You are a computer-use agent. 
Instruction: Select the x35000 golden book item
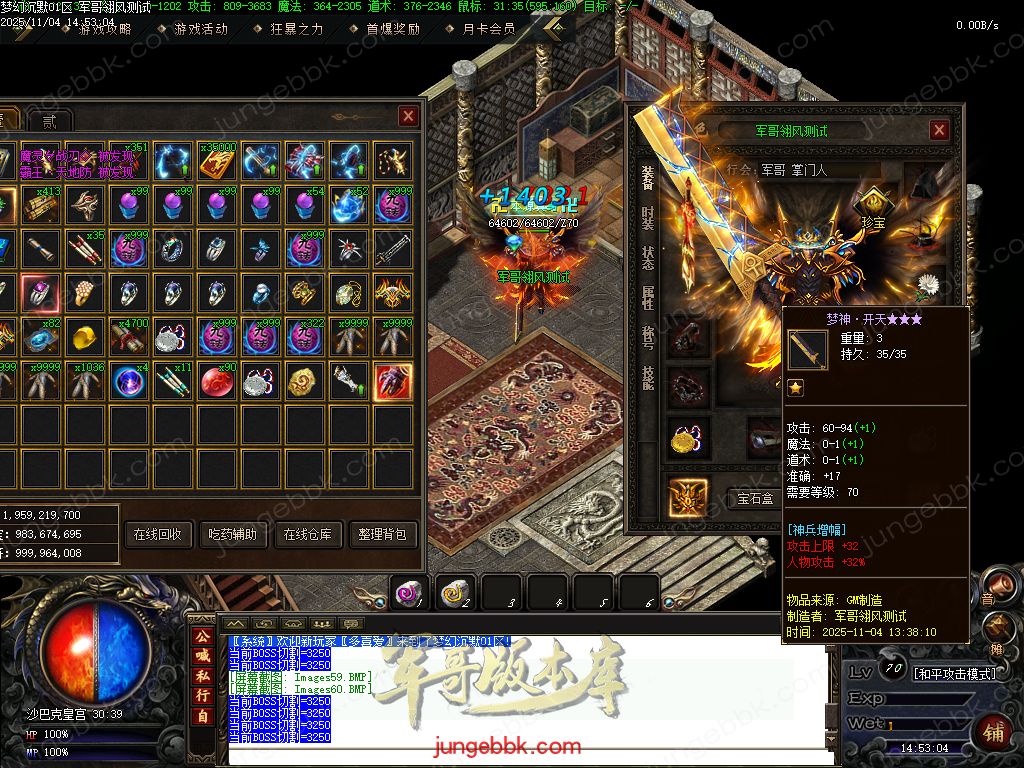coord(216,161)
